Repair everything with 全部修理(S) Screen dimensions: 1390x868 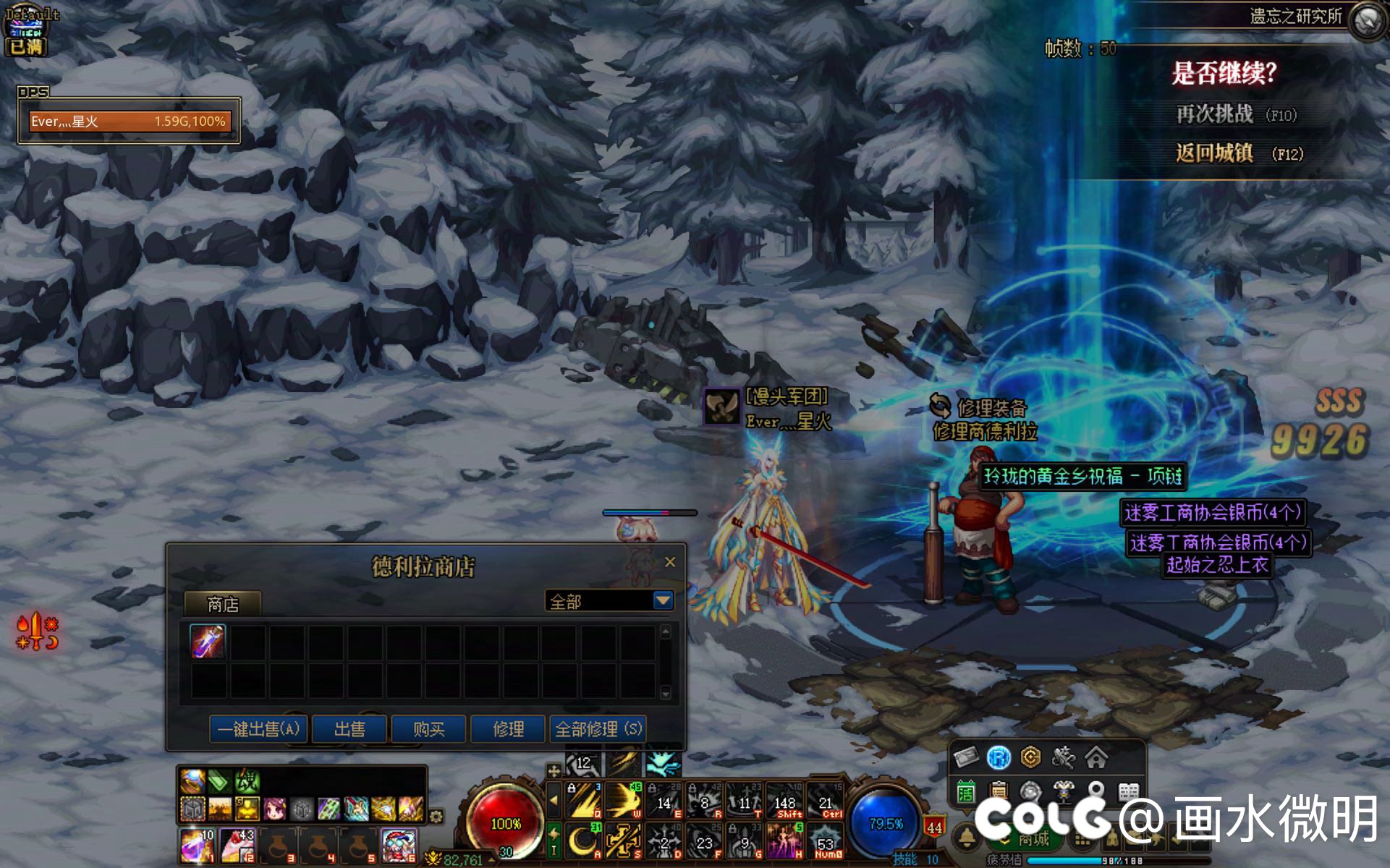598,729
